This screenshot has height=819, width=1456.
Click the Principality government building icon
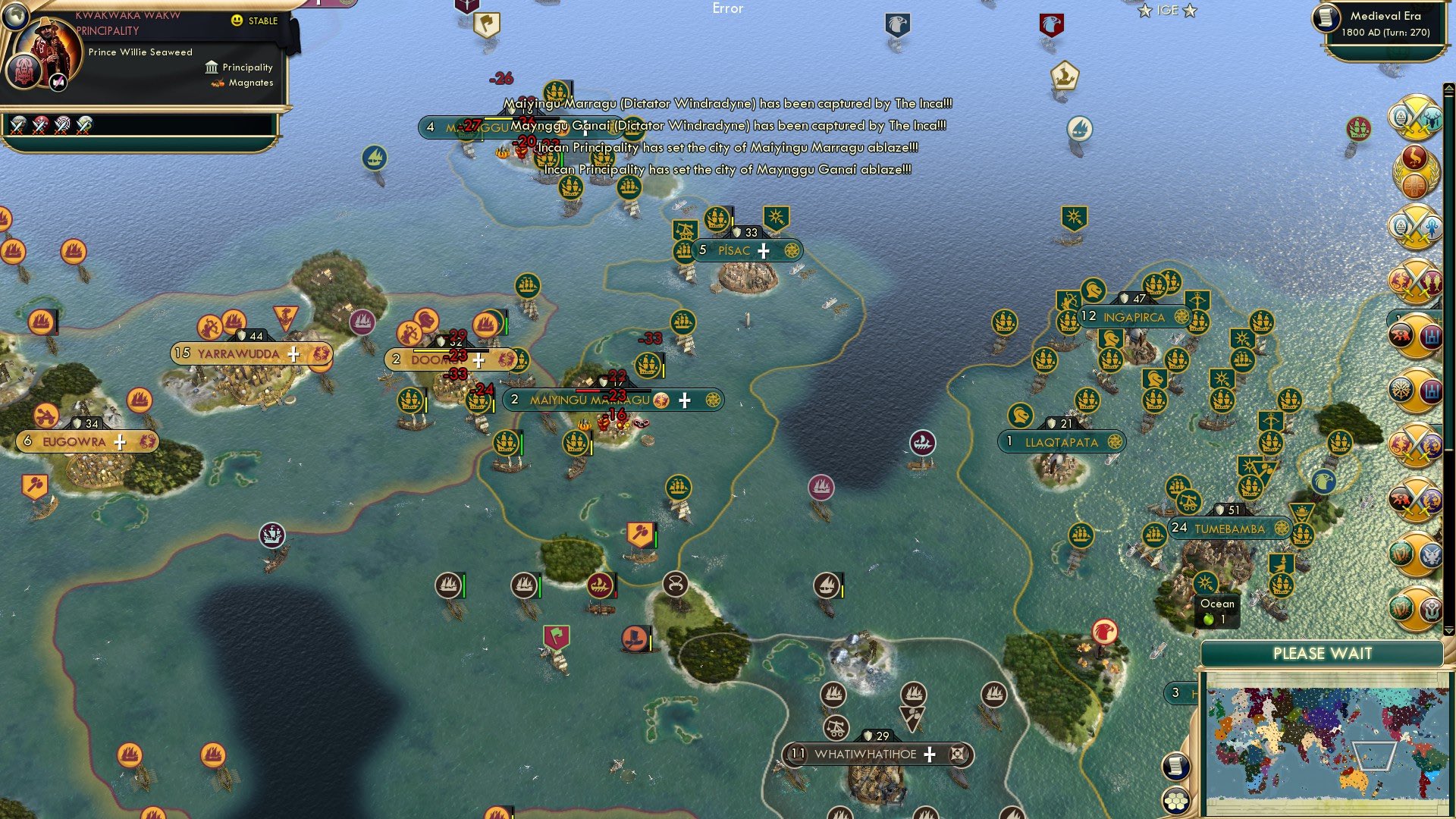click(x=211, y=67)
